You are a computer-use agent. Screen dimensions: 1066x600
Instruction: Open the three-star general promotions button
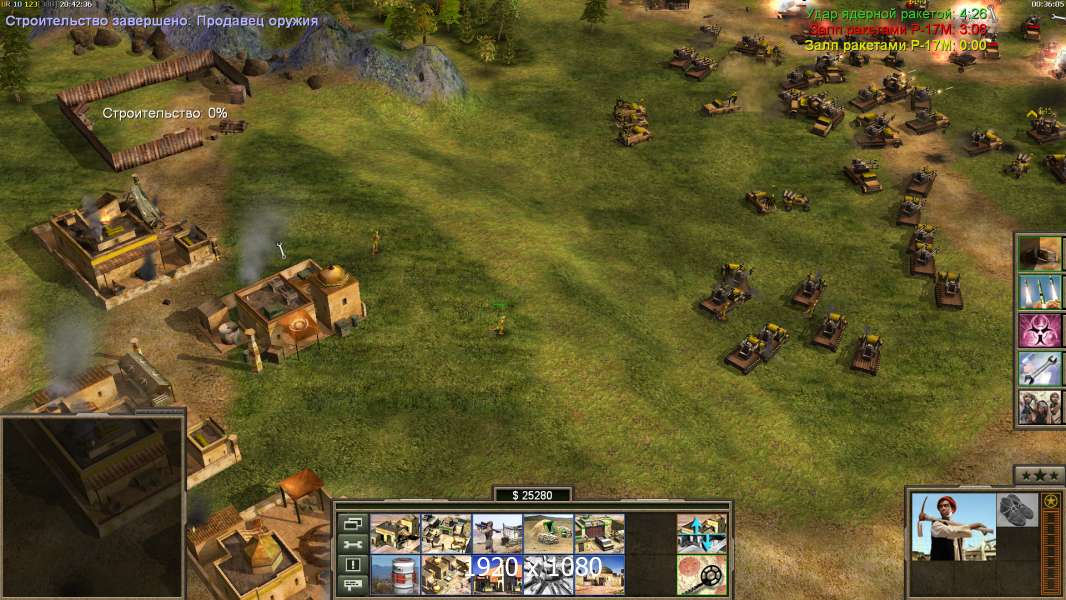(x=1038, y=475)
